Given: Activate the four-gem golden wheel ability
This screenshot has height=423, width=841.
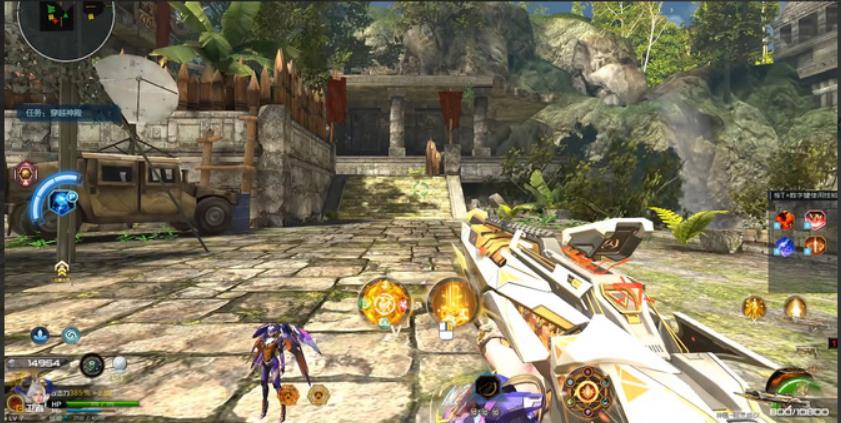Looking at the screenshot, I should pos(384,301).
